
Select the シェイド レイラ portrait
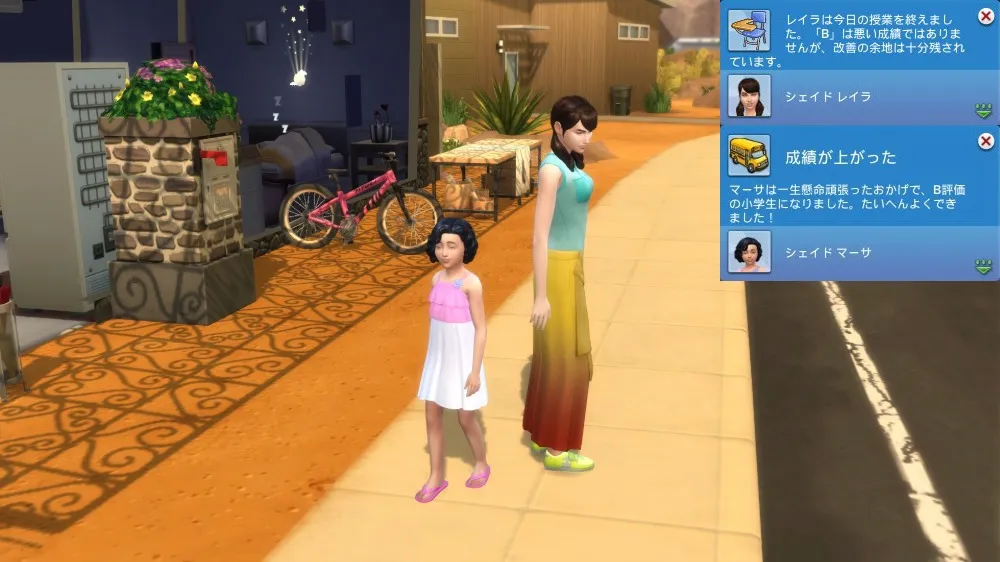tap(749, 96)
